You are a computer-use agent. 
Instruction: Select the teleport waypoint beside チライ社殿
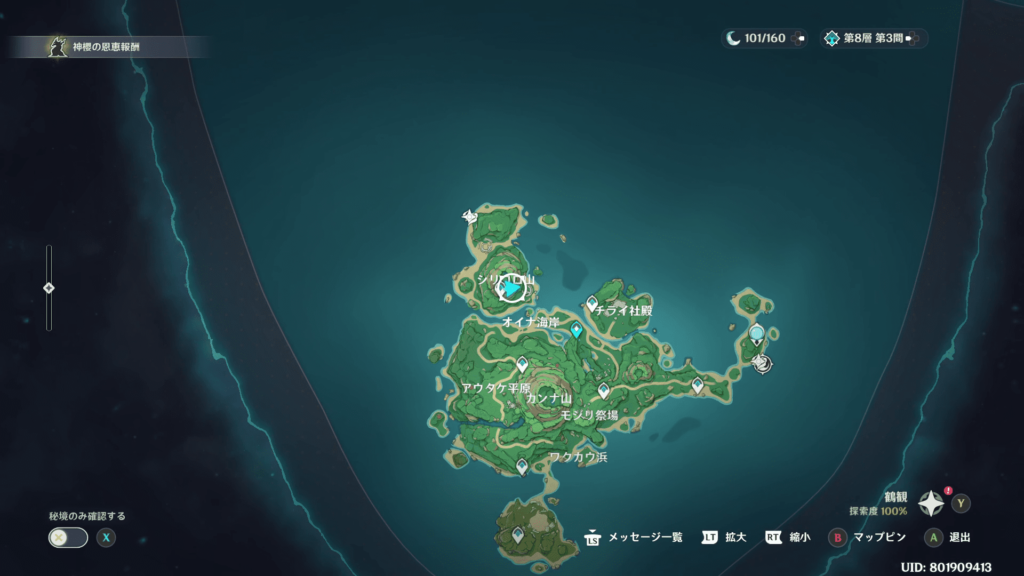592,303
